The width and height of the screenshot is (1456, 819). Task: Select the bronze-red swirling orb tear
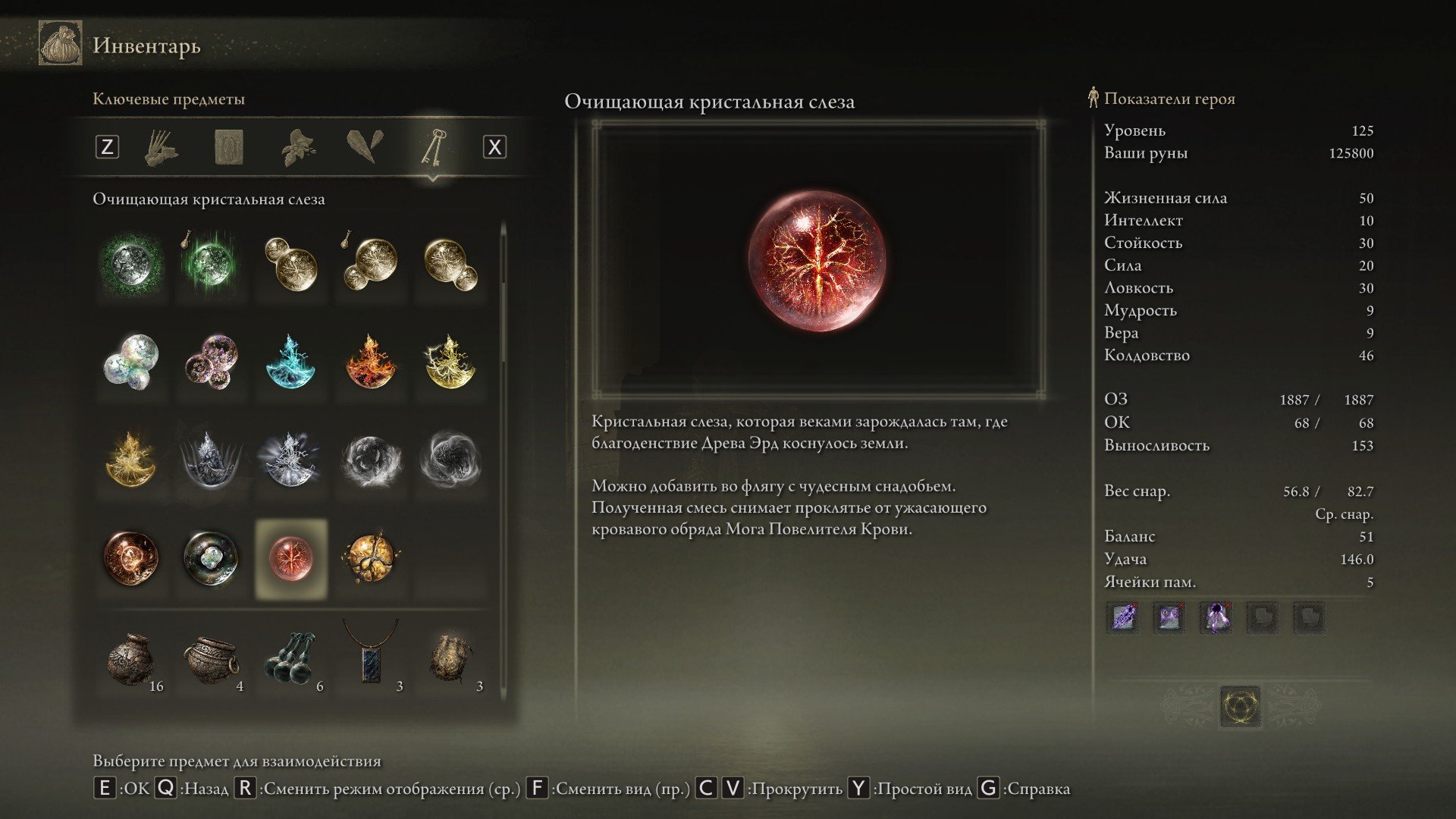click(x=131, y=558)
